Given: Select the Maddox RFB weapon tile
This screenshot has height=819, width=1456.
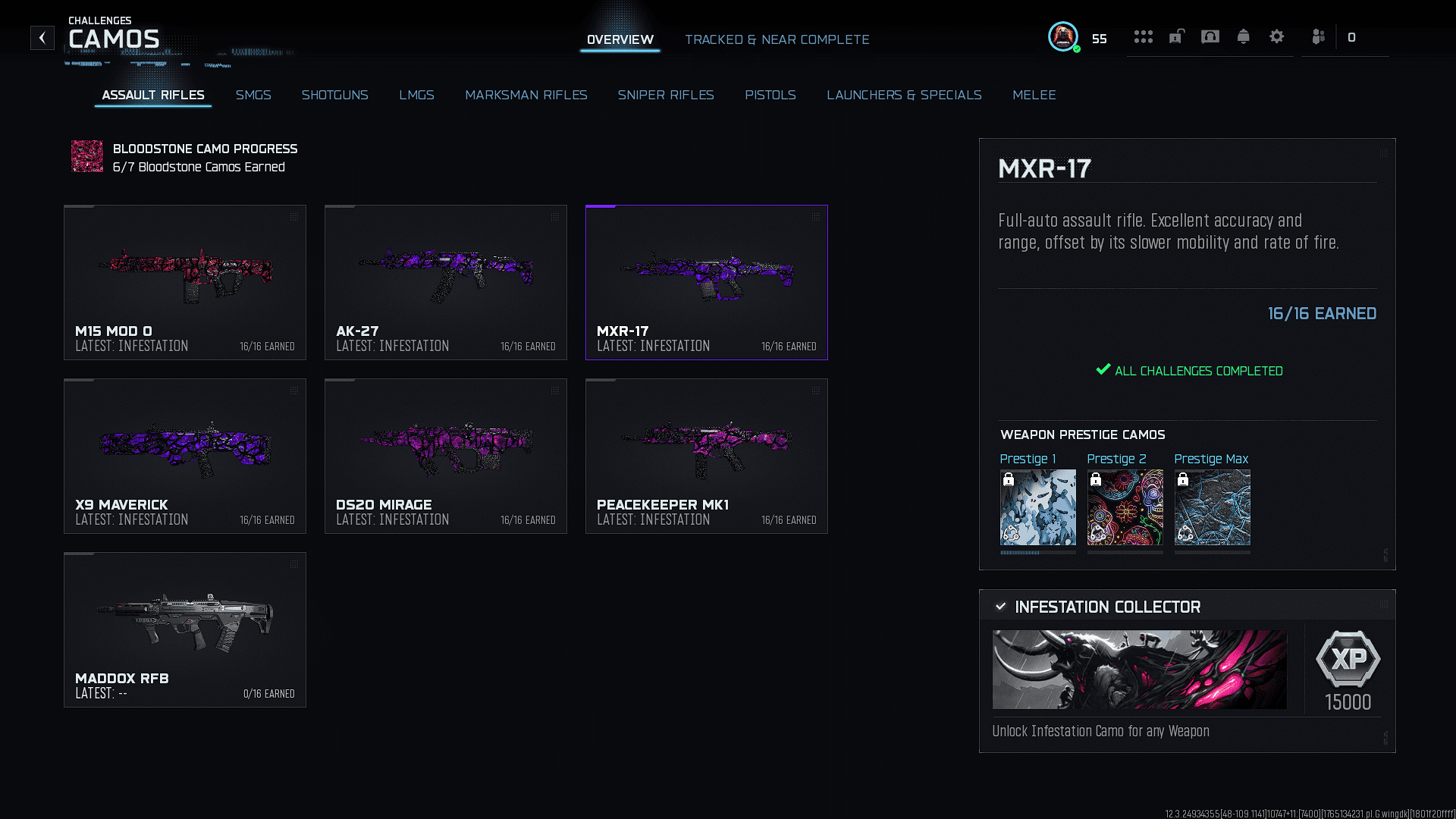Looking at the screenshot, I should (184, 629).
